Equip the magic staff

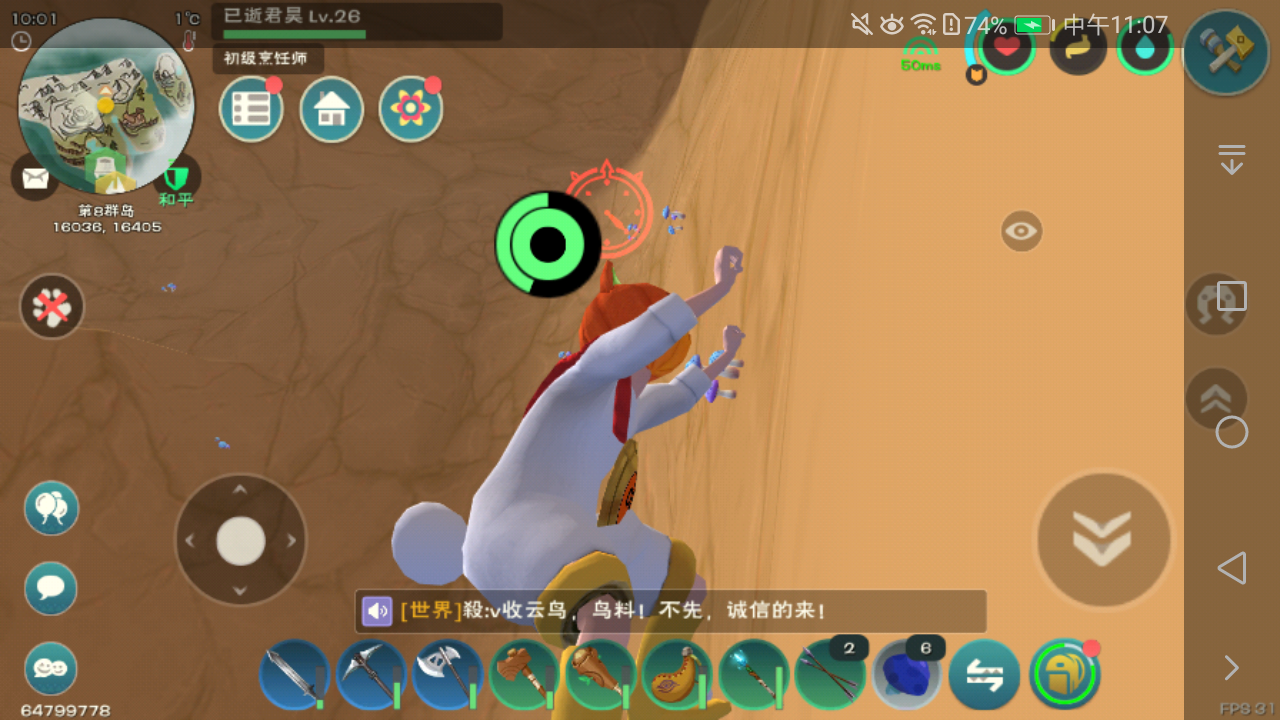pyautogui.click(x=755, y=677)
